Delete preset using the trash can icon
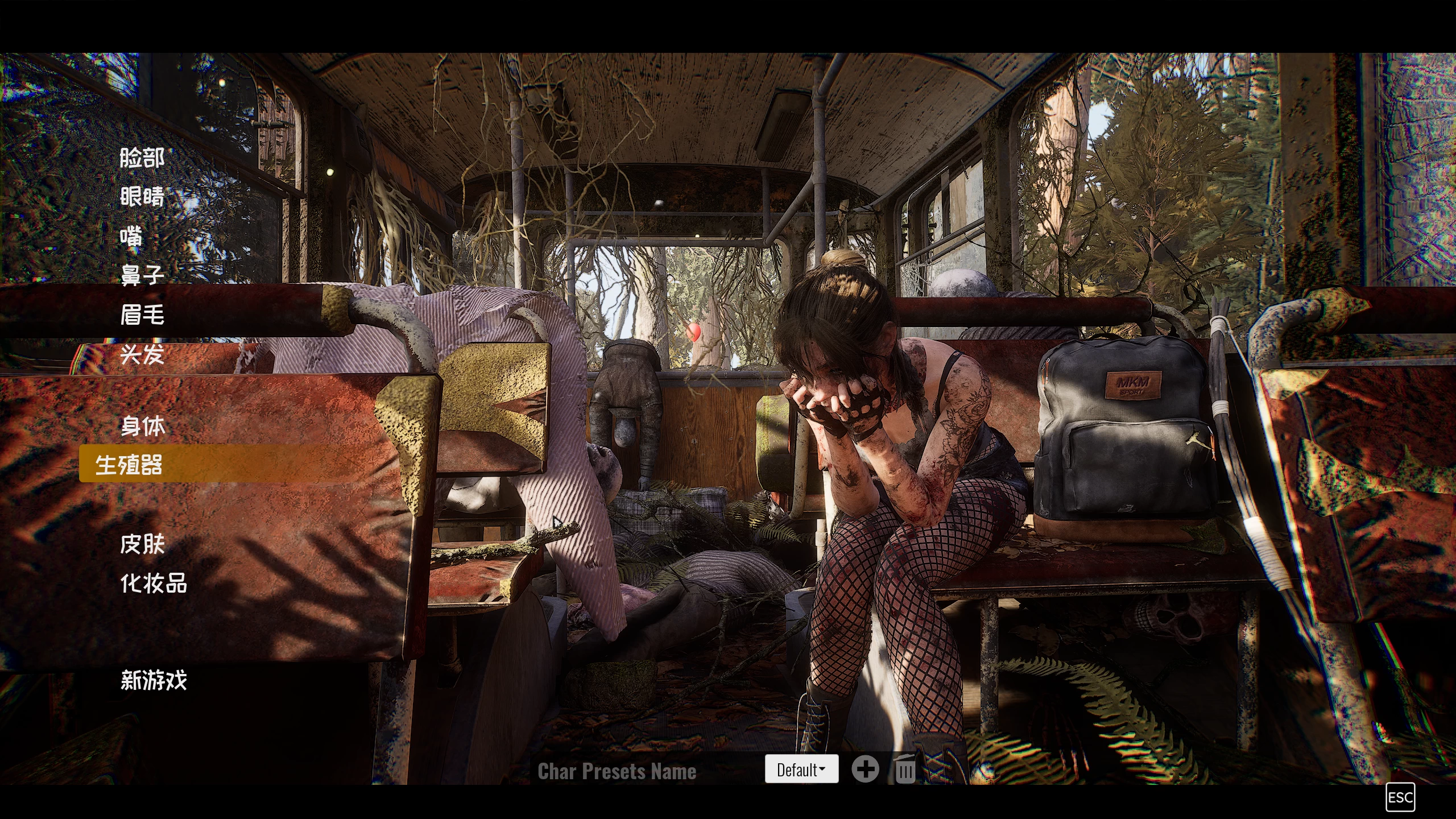Screen dimensions: 1456x819 coord(905,770)
